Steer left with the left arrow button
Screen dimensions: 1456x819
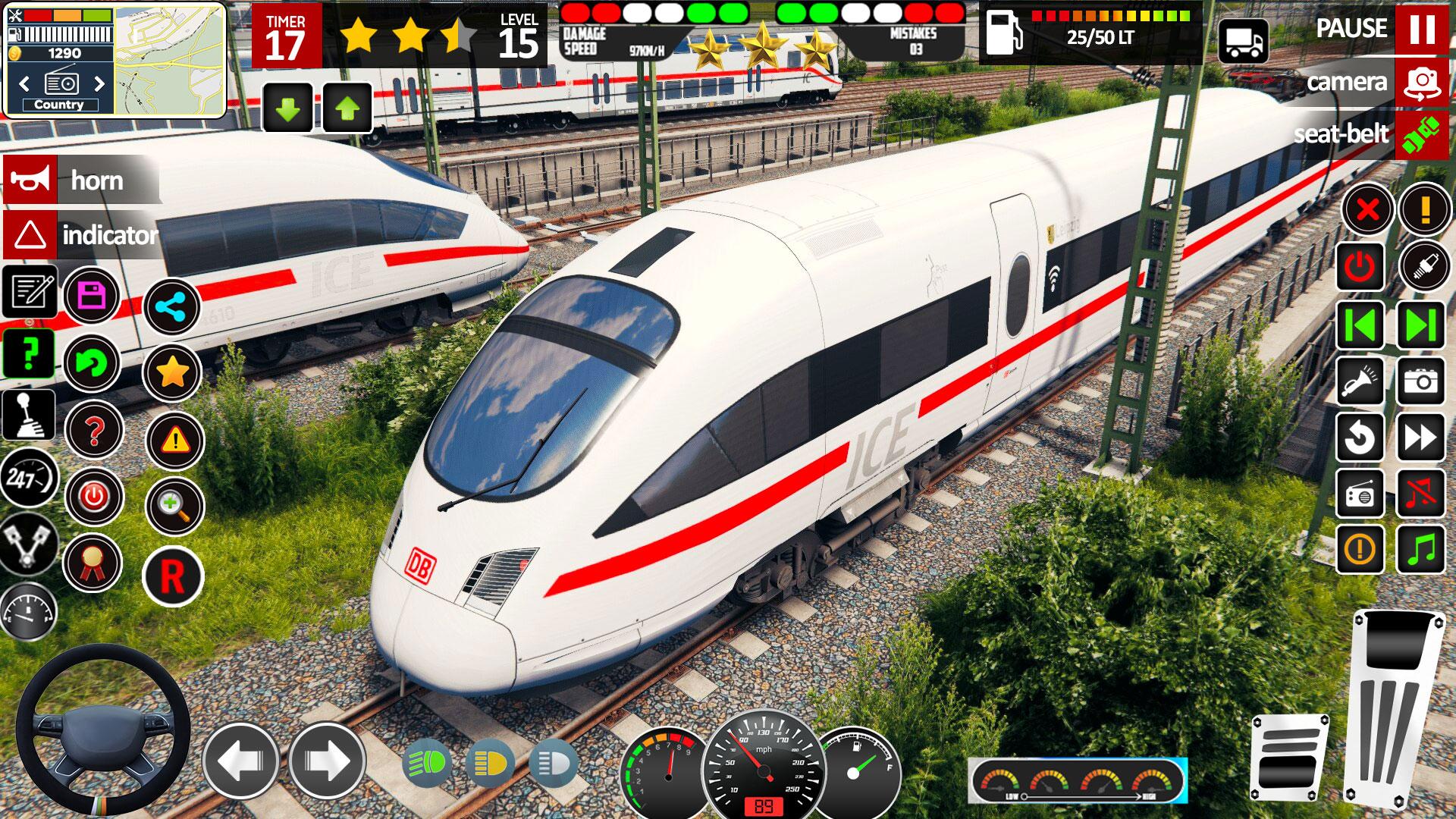(241, 761)
